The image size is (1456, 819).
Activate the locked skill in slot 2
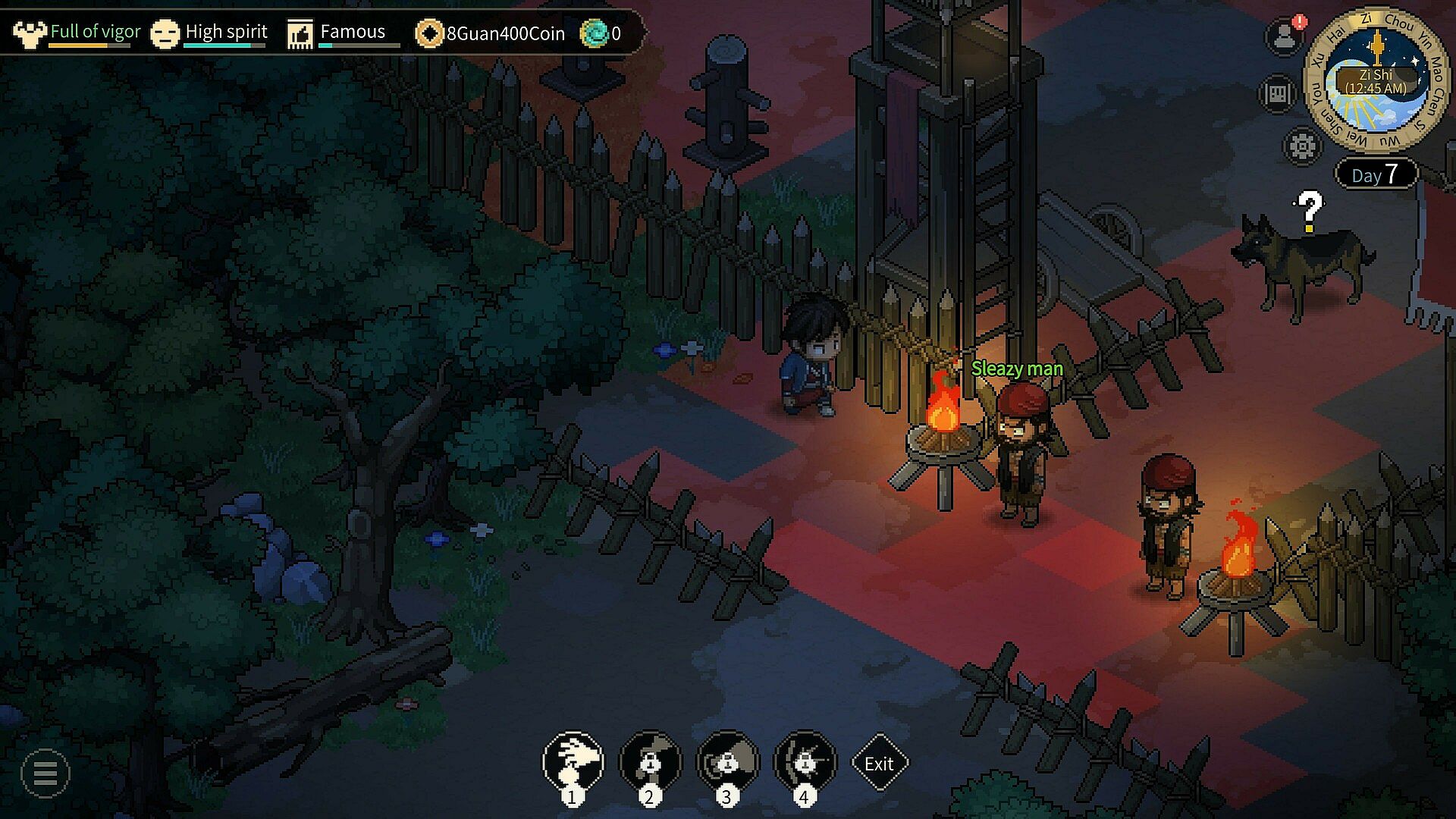(651, 761)
